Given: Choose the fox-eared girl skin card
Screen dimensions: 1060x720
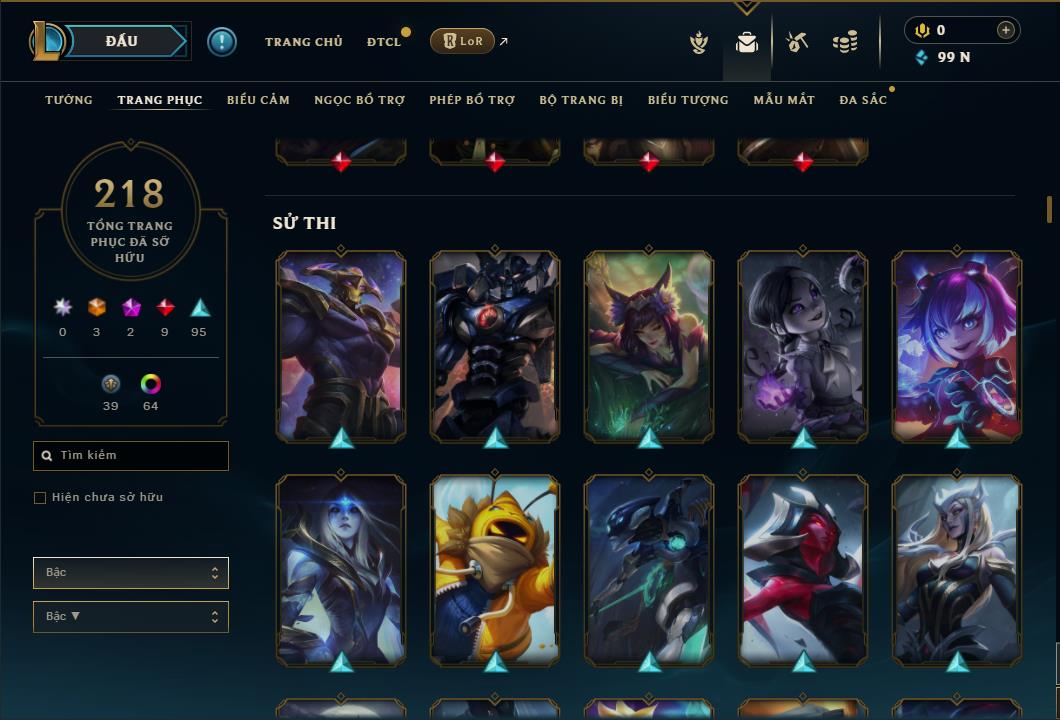Looking at the screenshot, I should click(649, 345).
